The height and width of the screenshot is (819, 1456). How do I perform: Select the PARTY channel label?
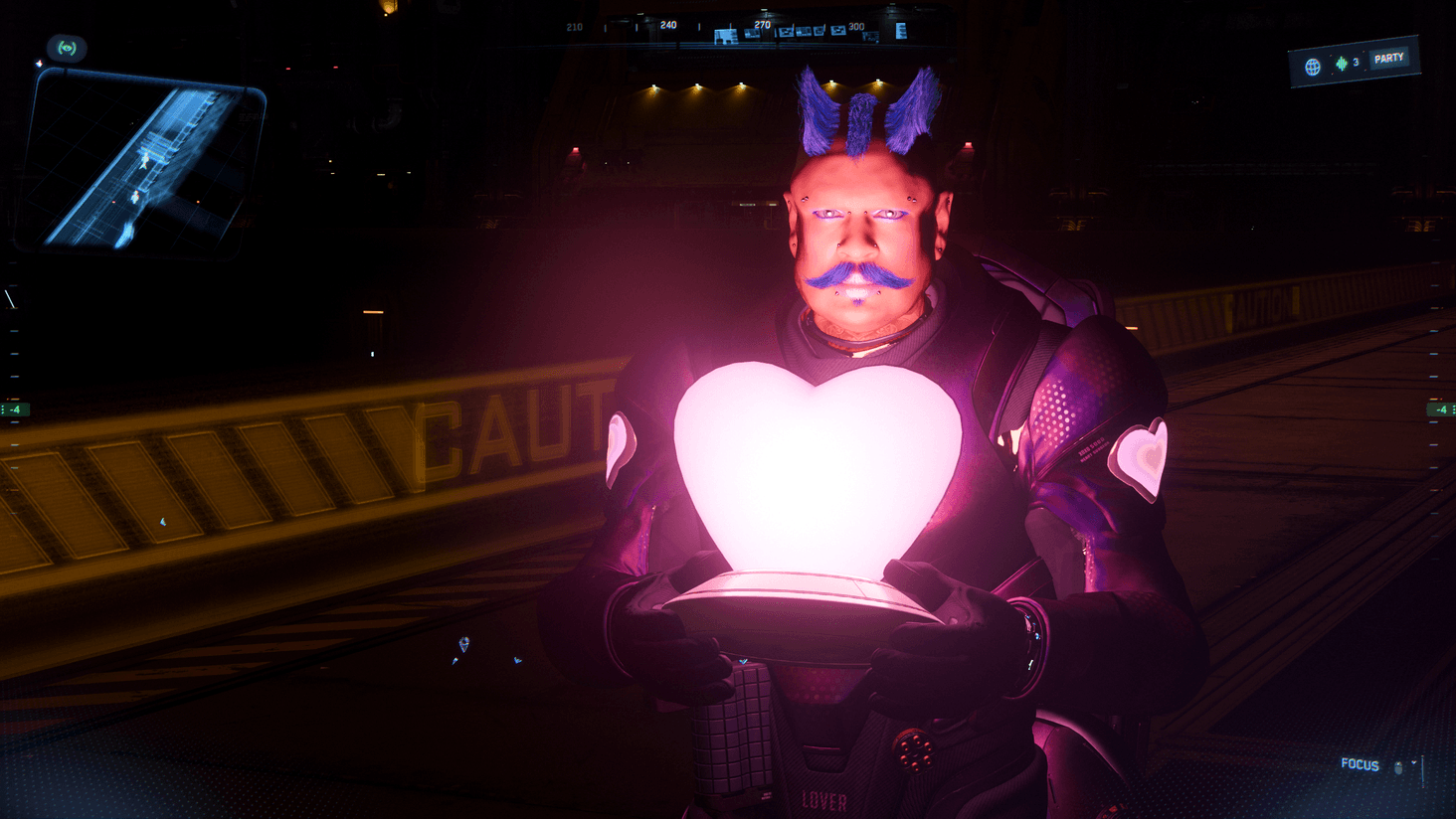click(x=1388, y=59)
